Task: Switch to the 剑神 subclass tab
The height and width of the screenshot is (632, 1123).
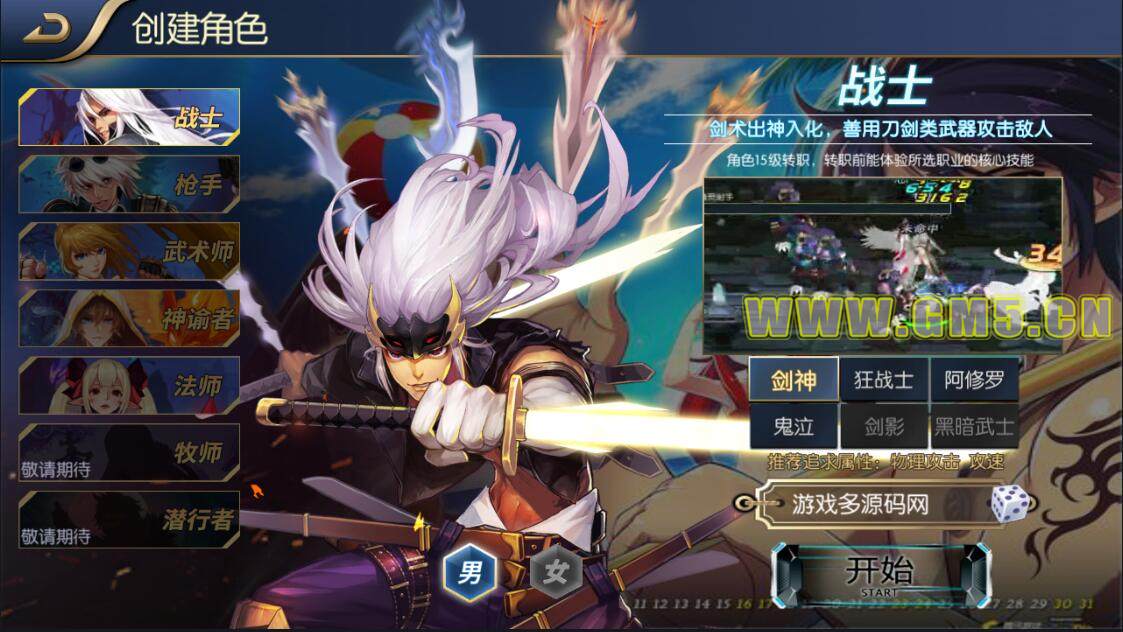Action: click(794, 380)
